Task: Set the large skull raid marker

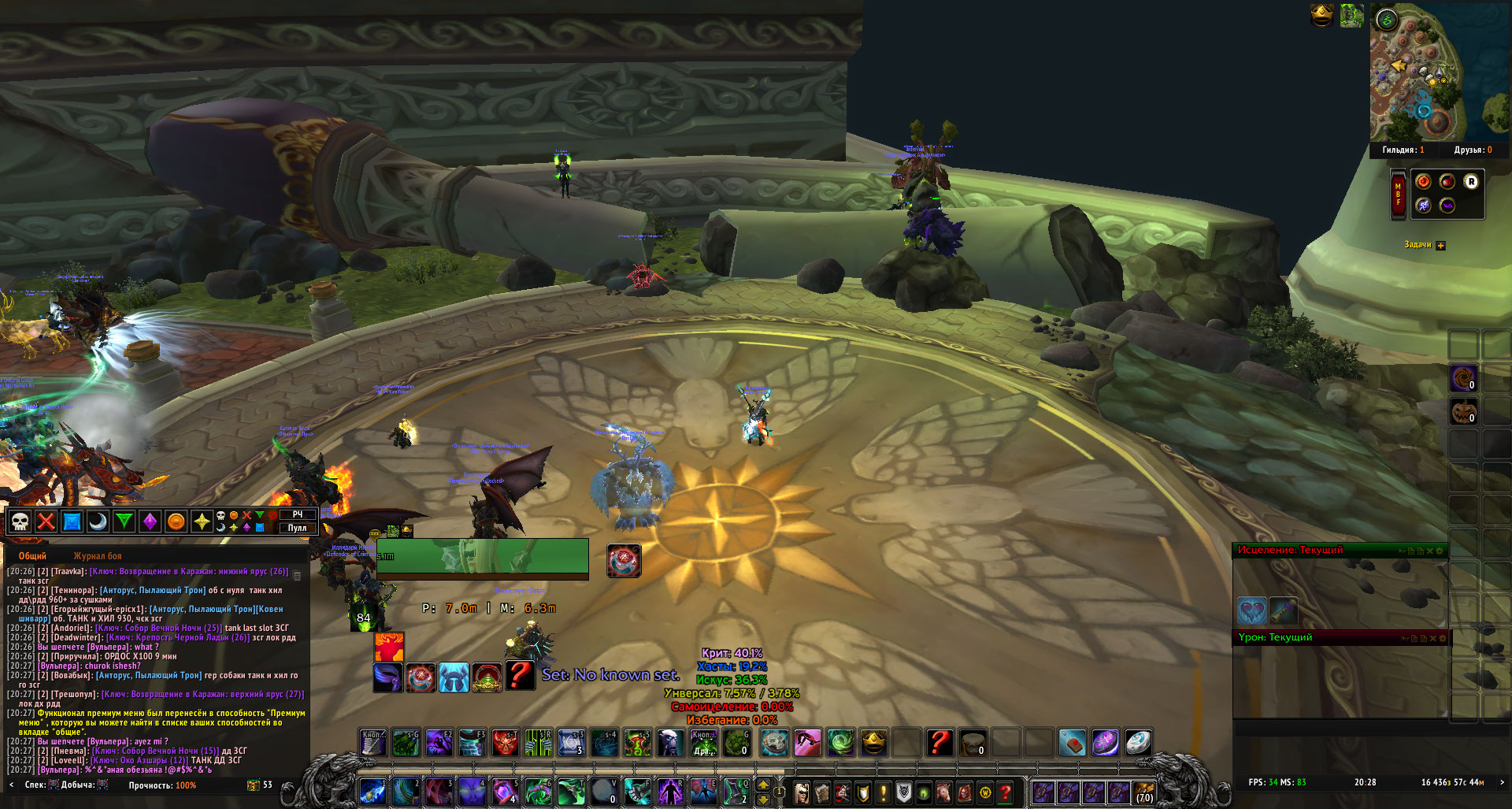Action: pos(20,521)
